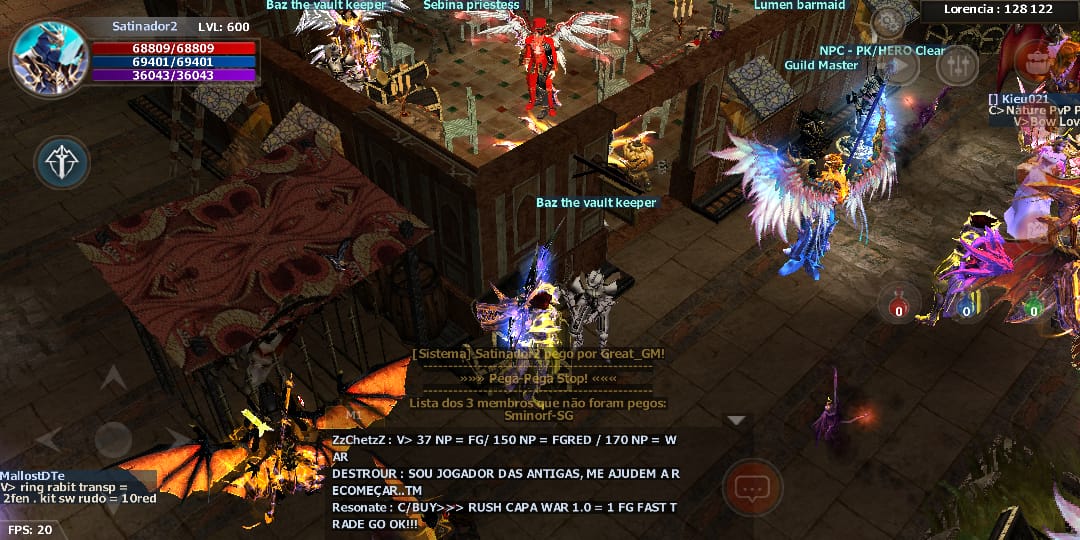Open the red chat bubble button
Screen dimensions: 1080x540
[752, 488]
